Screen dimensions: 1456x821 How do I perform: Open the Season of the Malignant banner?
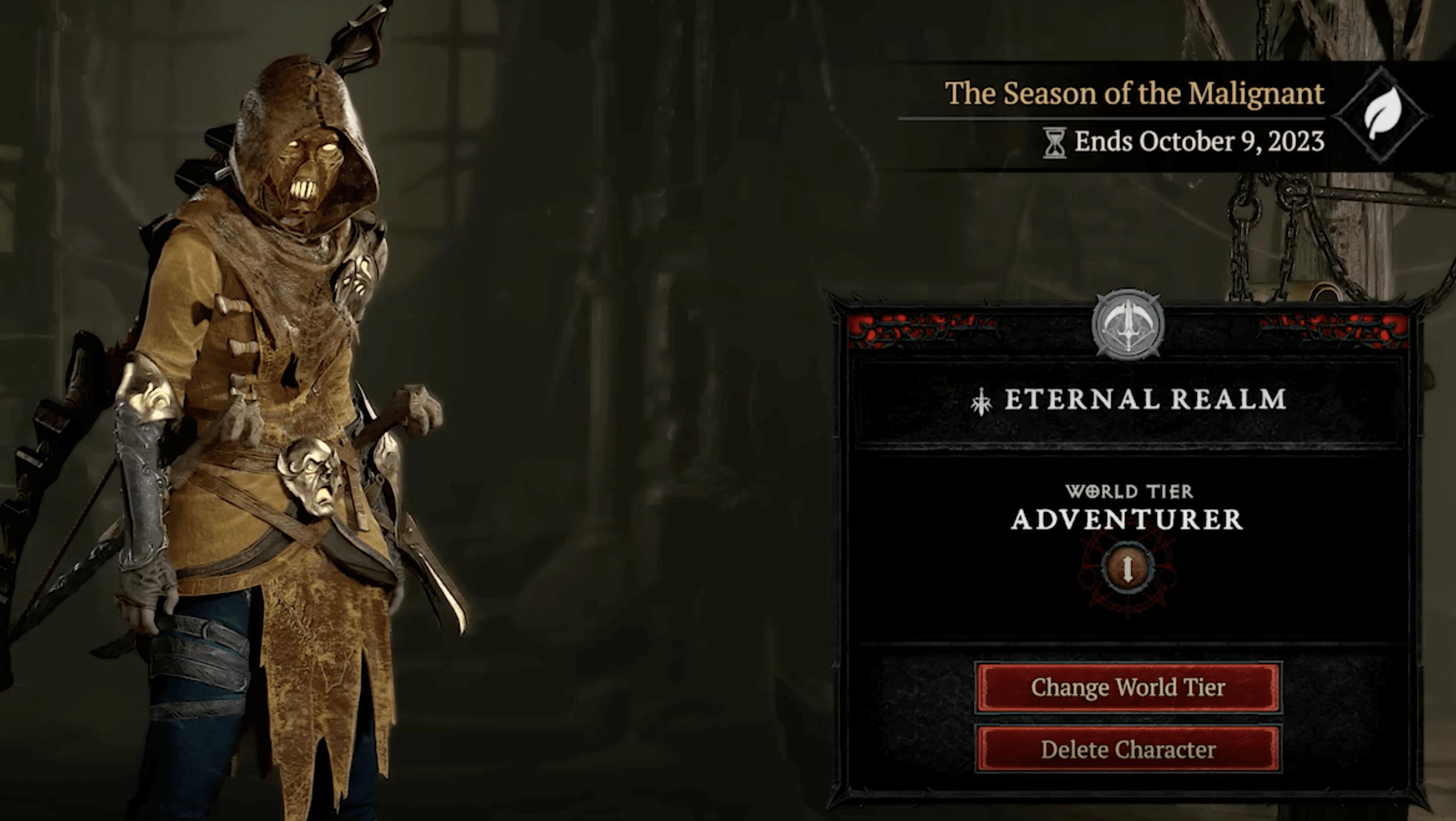point(1134,93)
